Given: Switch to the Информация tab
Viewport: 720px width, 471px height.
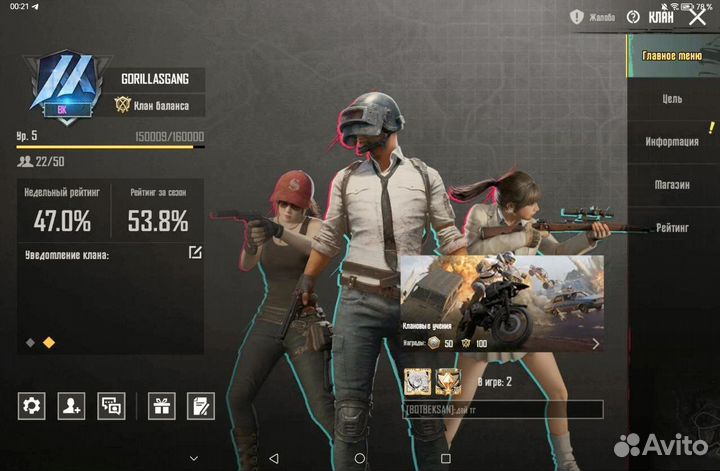Looking at the screenshot, I should 673,142.
